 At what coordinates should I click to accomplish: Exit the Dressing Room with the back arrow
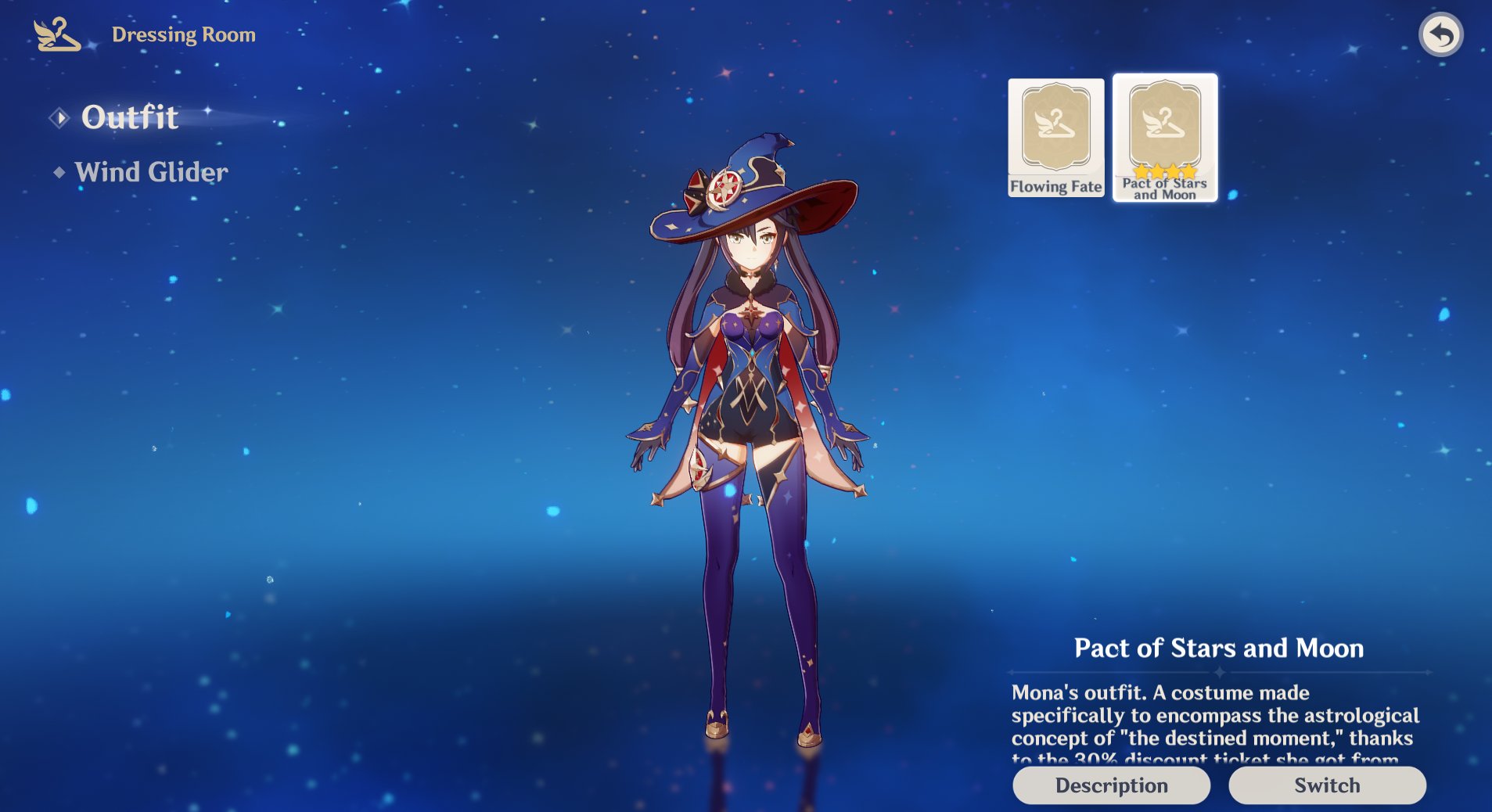point(1440,35)
